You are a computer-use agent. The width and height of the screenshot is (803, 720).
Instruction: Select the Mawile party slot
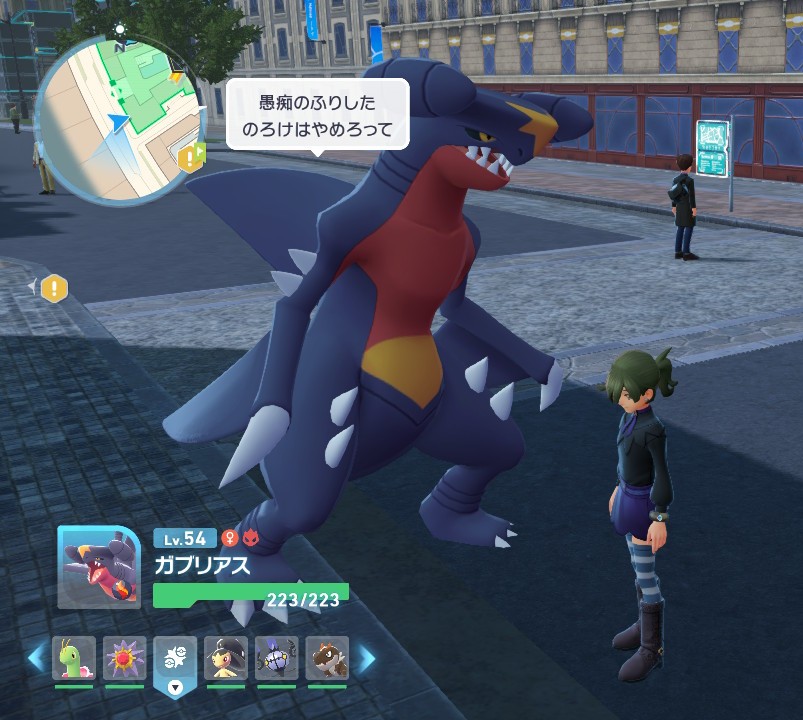point(226,658)
